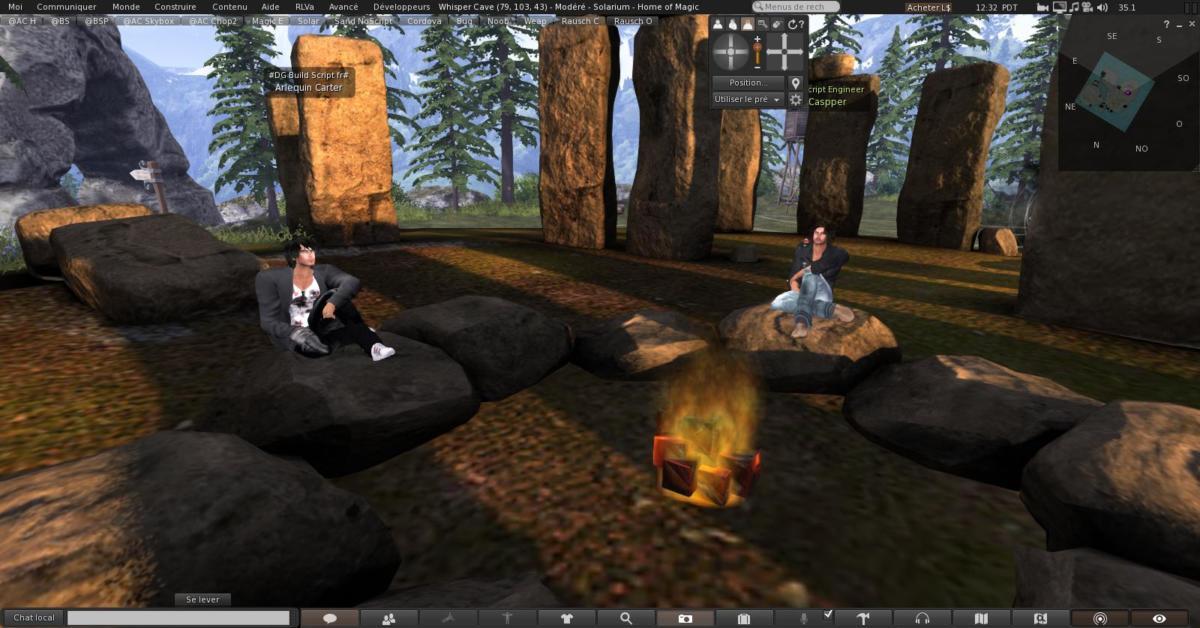Viewport: 1200px width, 628px height.
Task: Open the Utiliser le pré camera dropdown
Action: tap(747, 100)
